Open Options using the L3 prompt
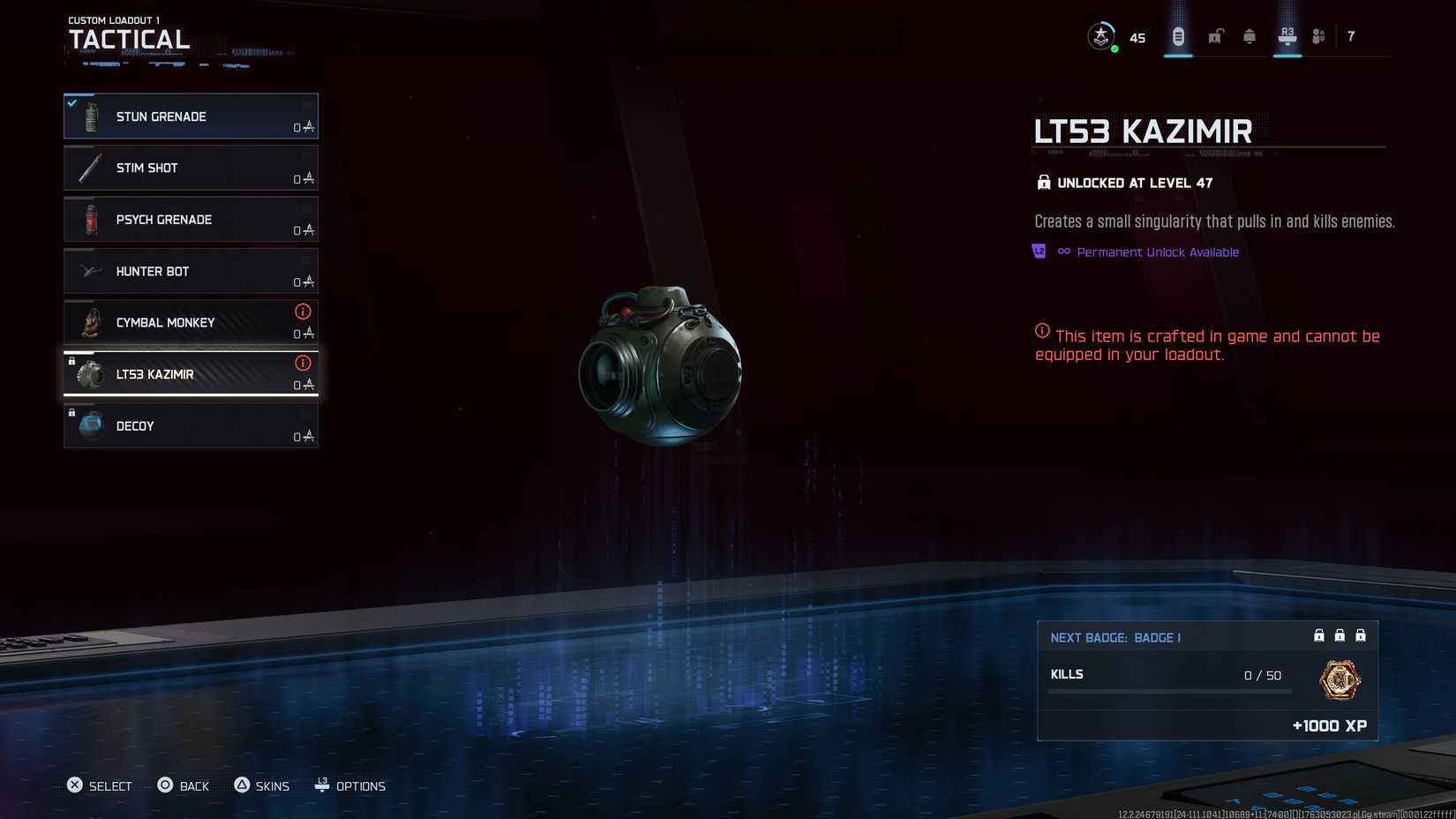The height and width of the screenshot is (819, 1456). tap(350, 785)
